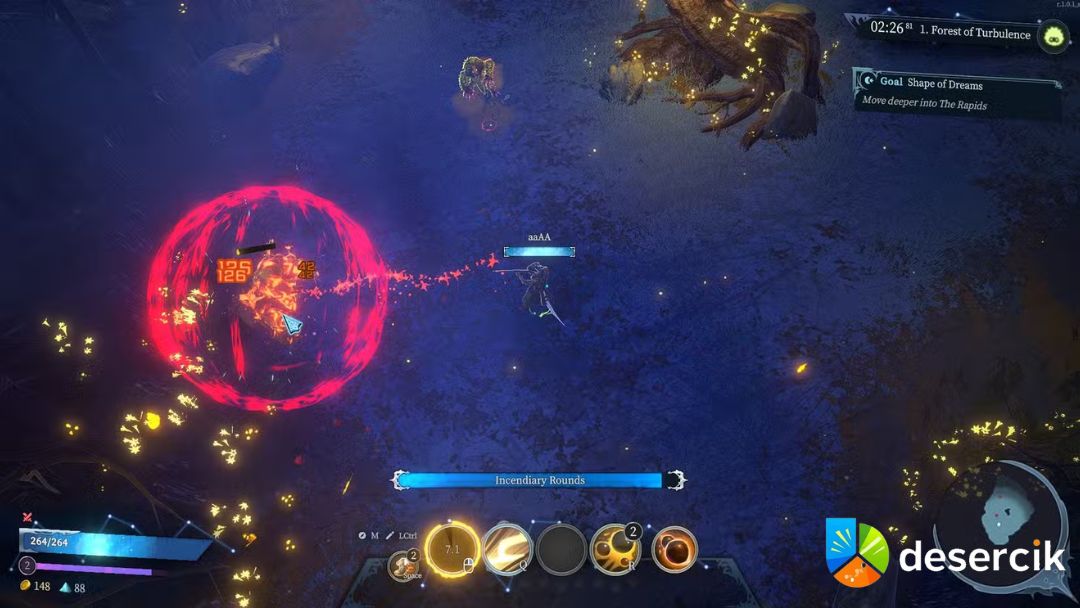Screen dimensions: 1080x608
Task: Click the Shape of Dreams goal tracker
Action: click(957, 93)
